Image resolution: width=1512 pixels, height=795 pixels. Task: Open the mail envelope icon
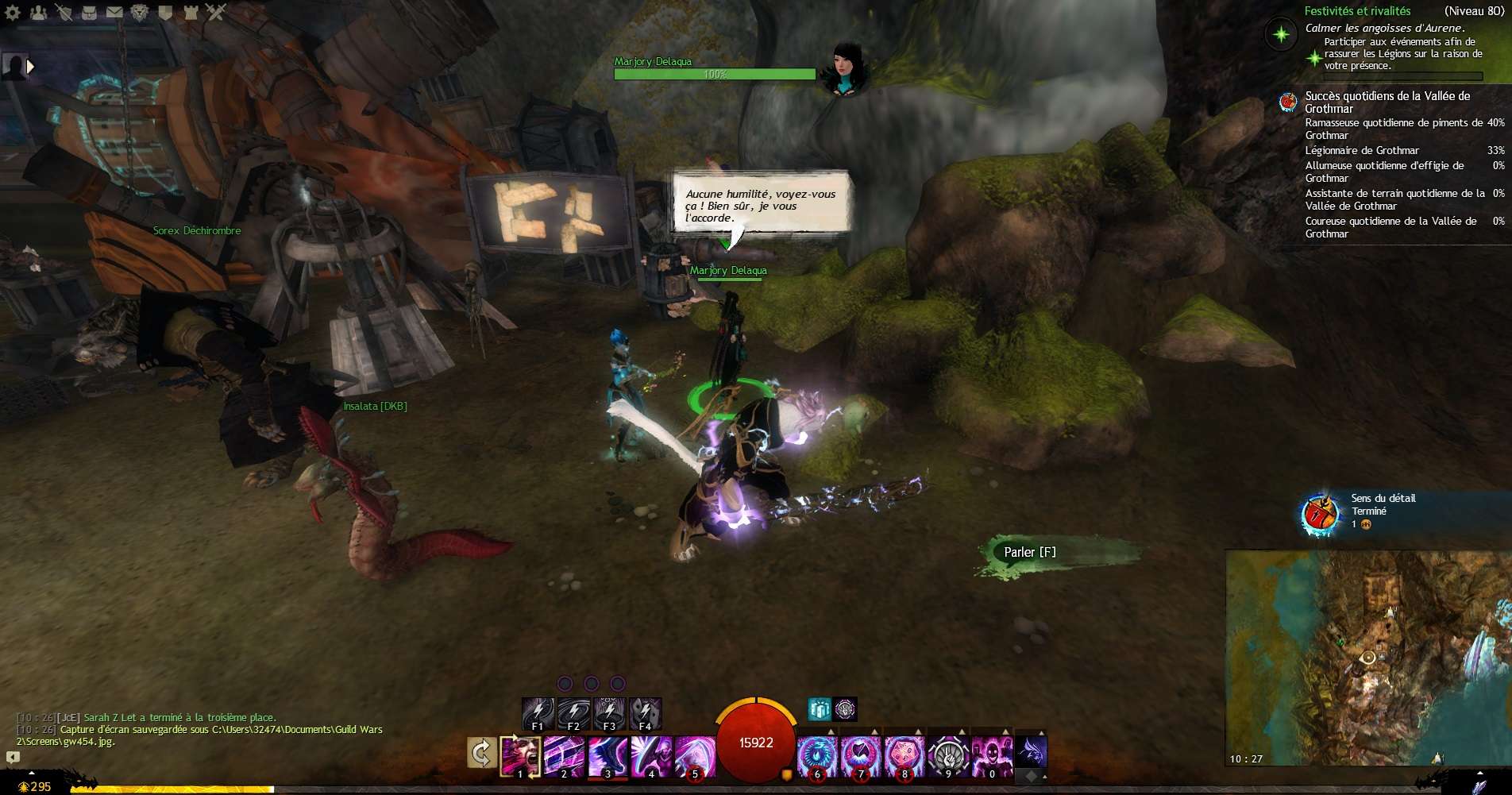(114, 12)
